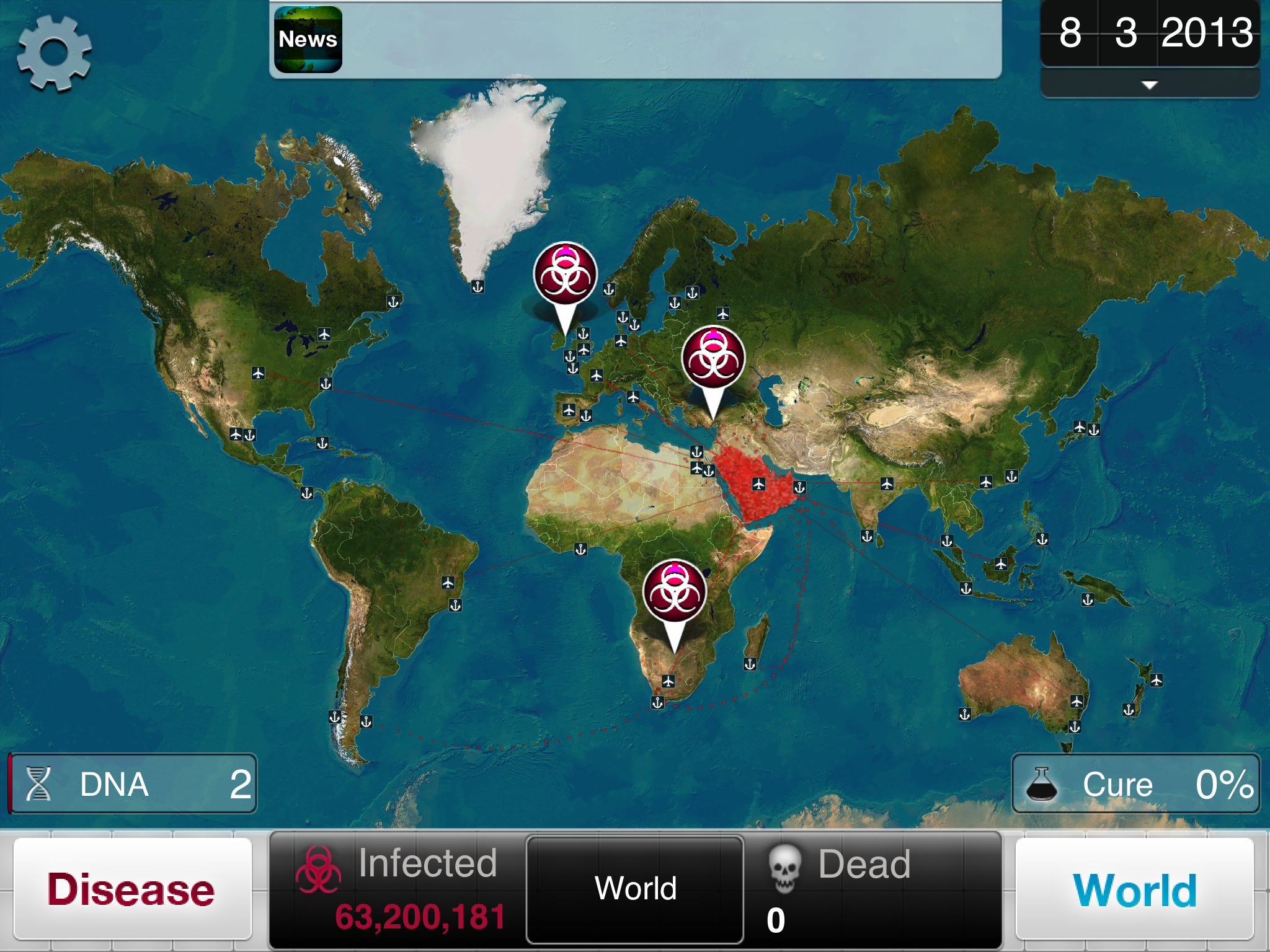Open the News feed
1270x952 pixels.
click(308, 39)
